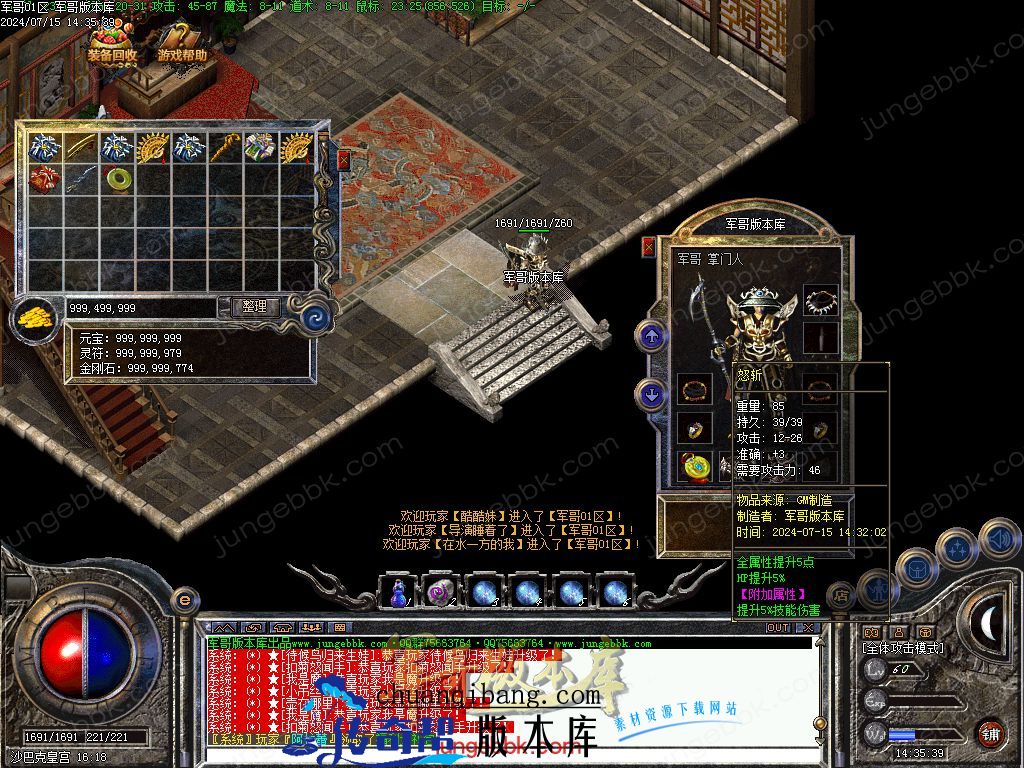
Task: Close the character equipment panel
Action: [648, 246]
